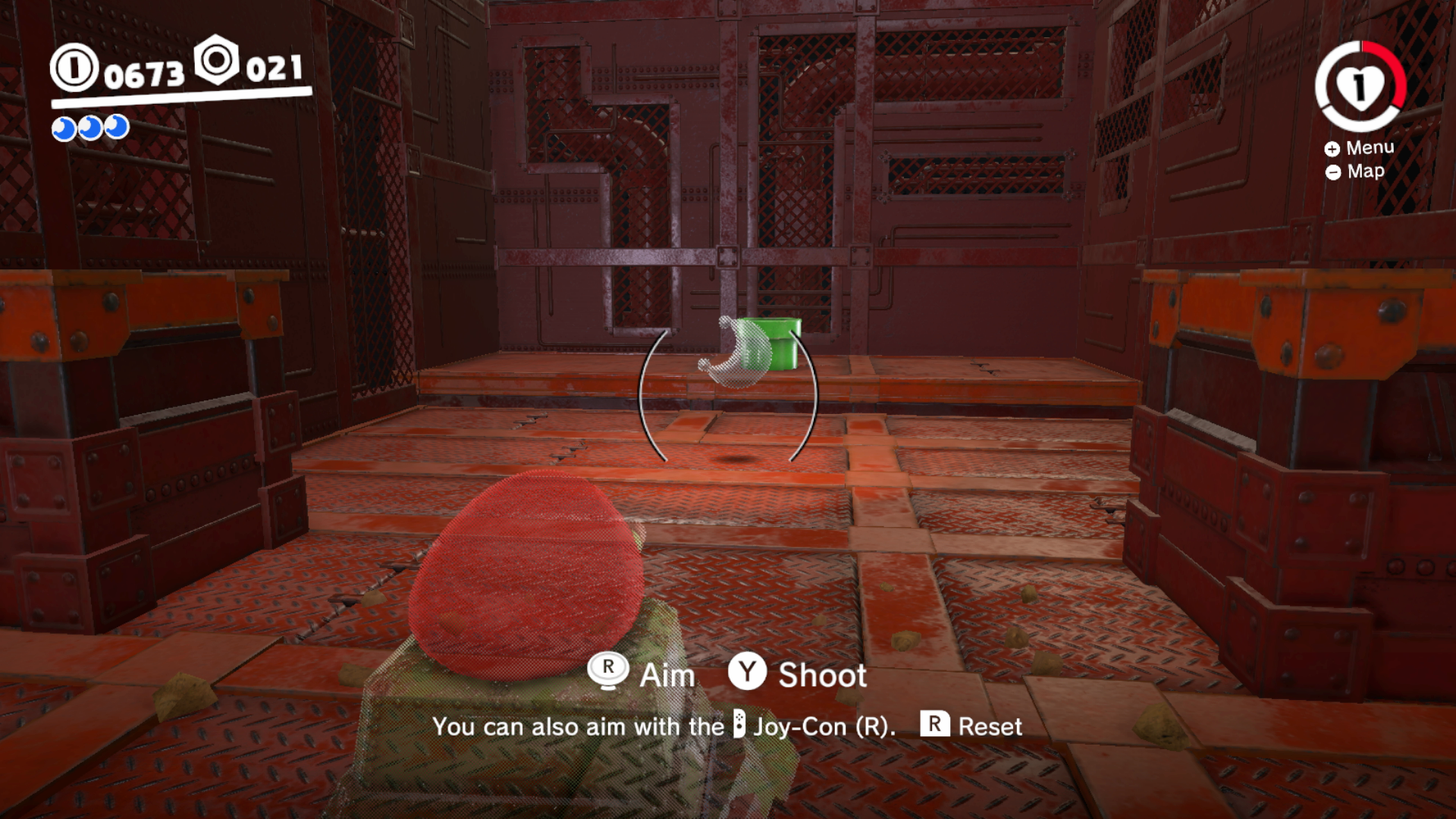The height and width of the screenshot is (819, 1456).
Task: Open the Menu label
Action: [1370, 149]
